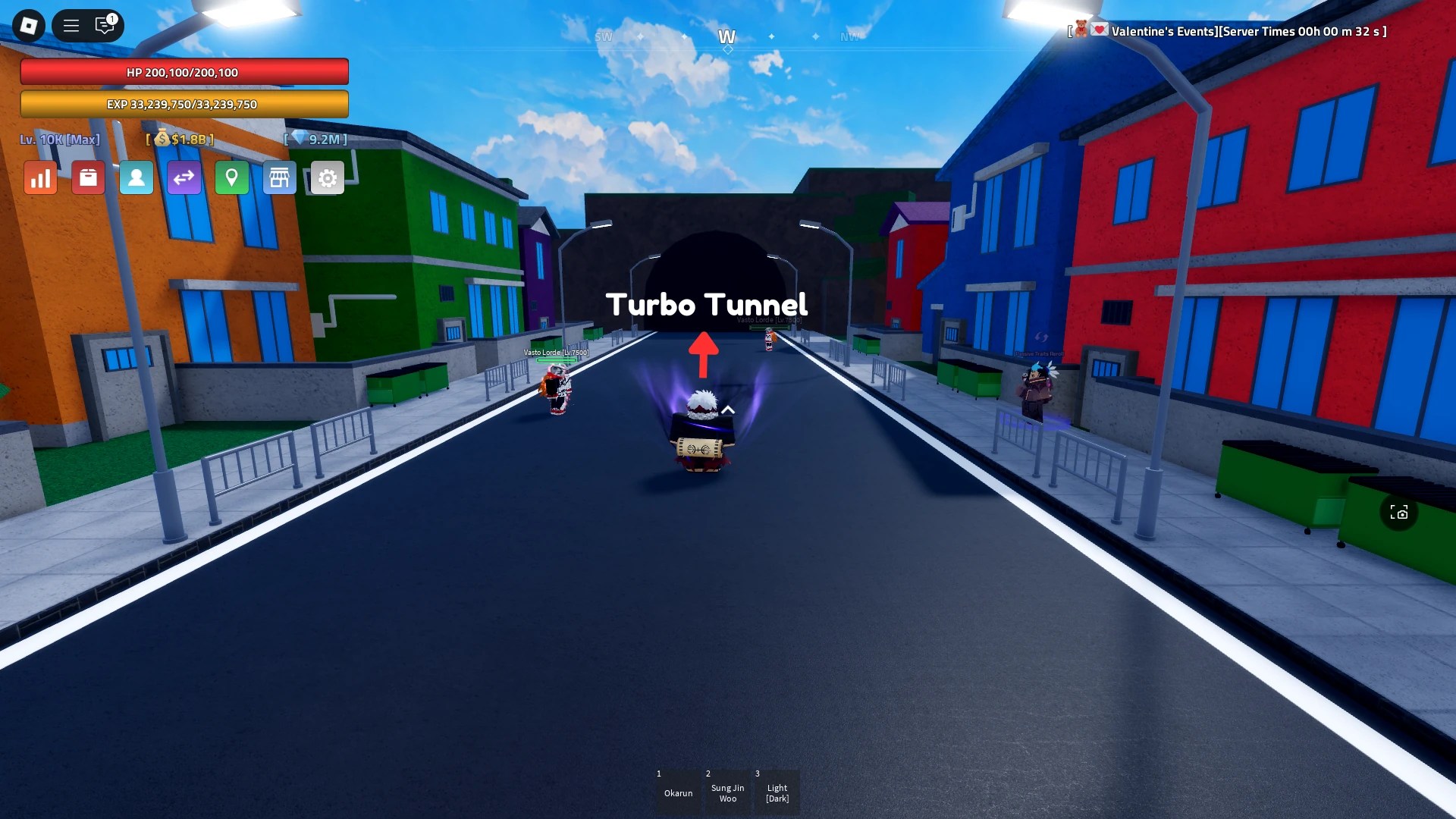Click the Roblox logo button top-left

coord(28,25)
